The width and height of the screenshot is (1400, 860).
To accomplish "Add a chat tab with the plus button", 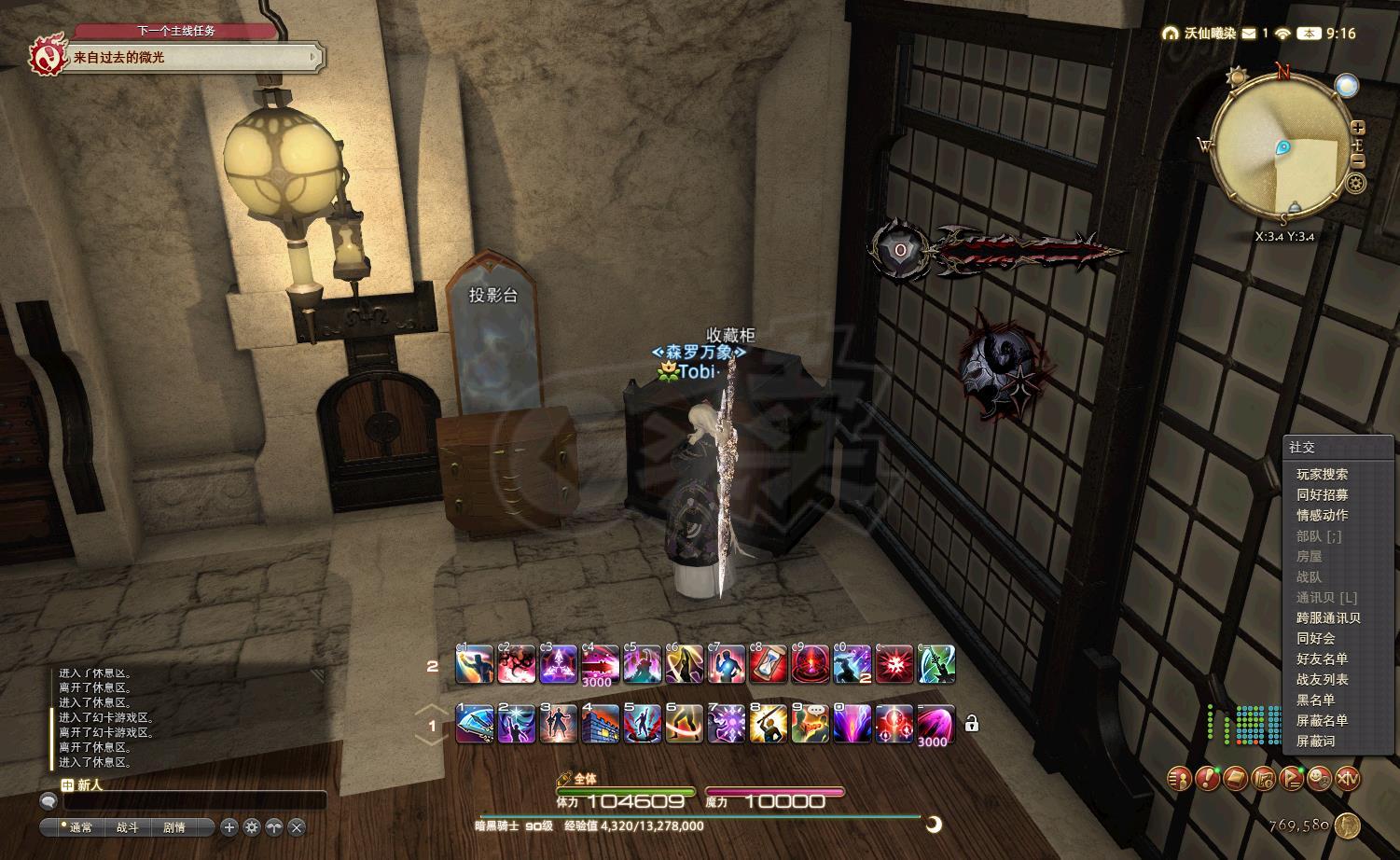I will [229, 826].
